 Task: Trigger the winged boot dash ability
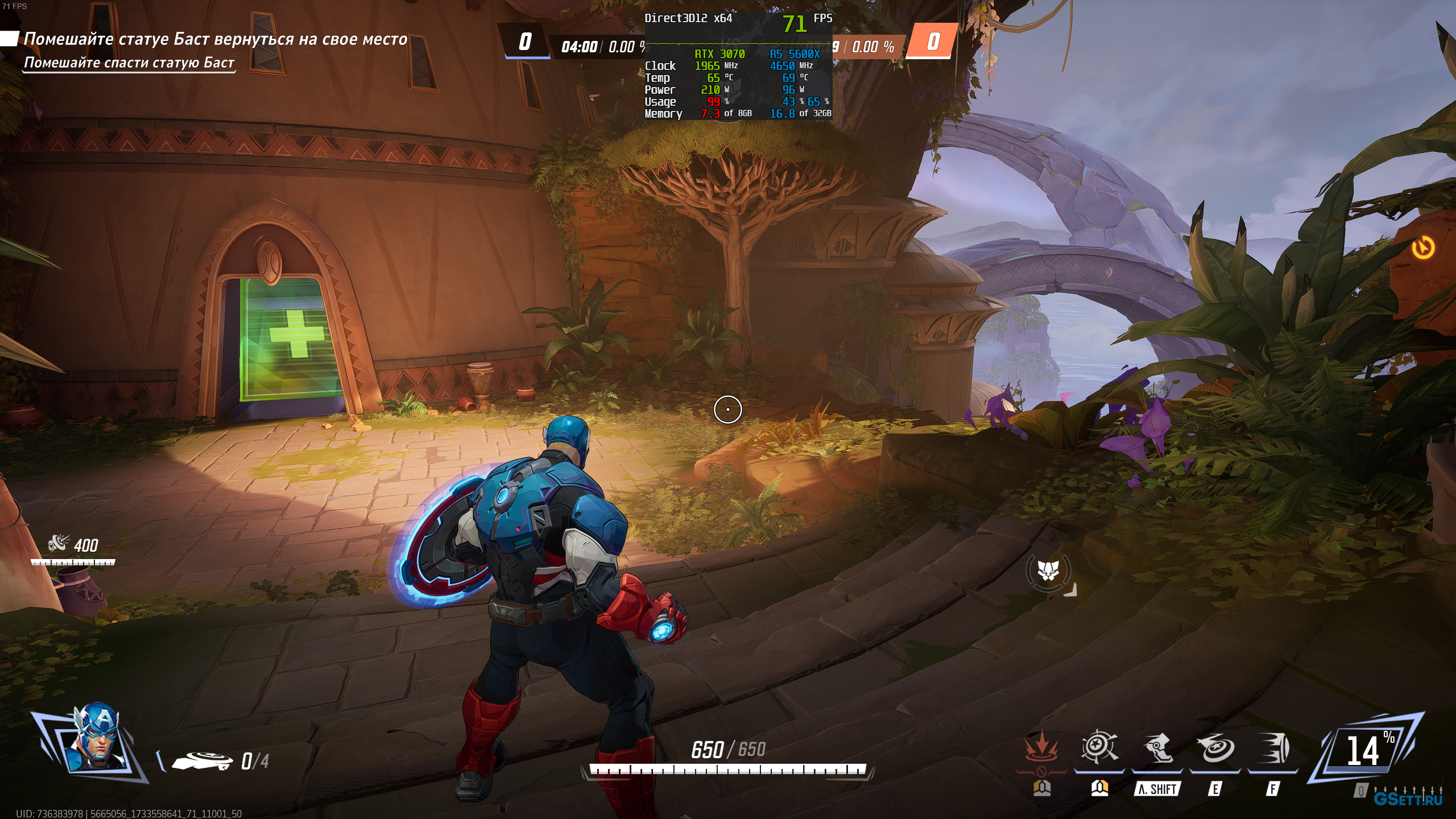pos(1157,747)
